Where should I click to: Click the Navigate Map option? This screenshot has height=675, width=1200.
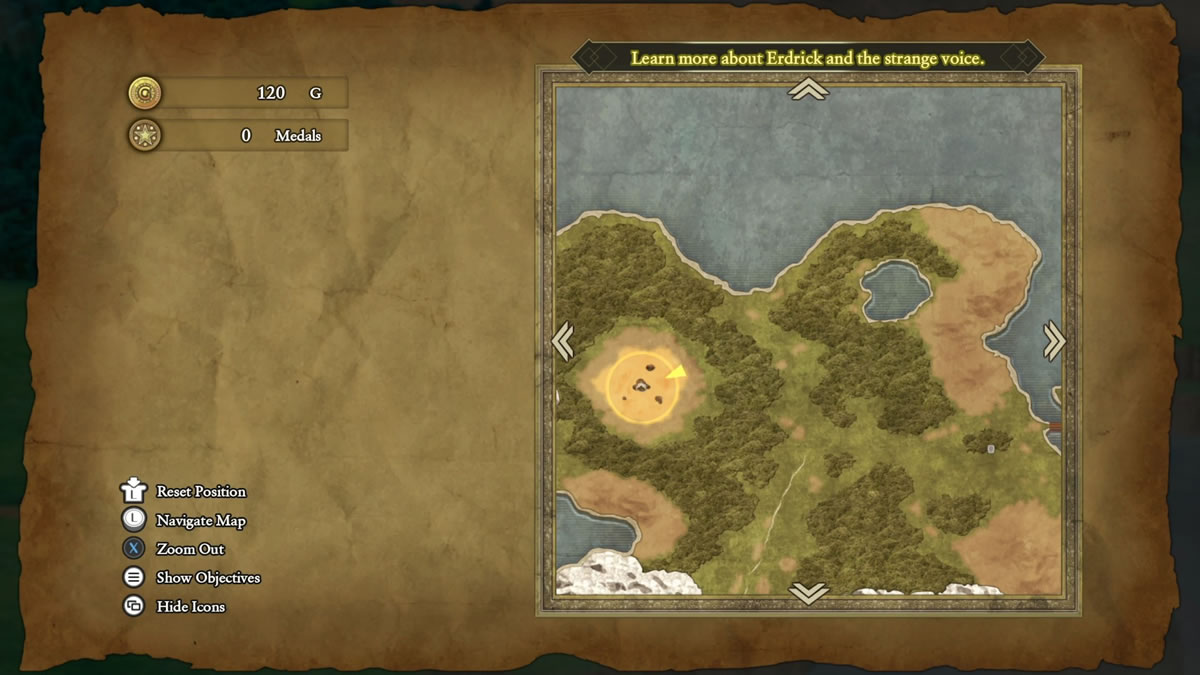tap(200, 520)
